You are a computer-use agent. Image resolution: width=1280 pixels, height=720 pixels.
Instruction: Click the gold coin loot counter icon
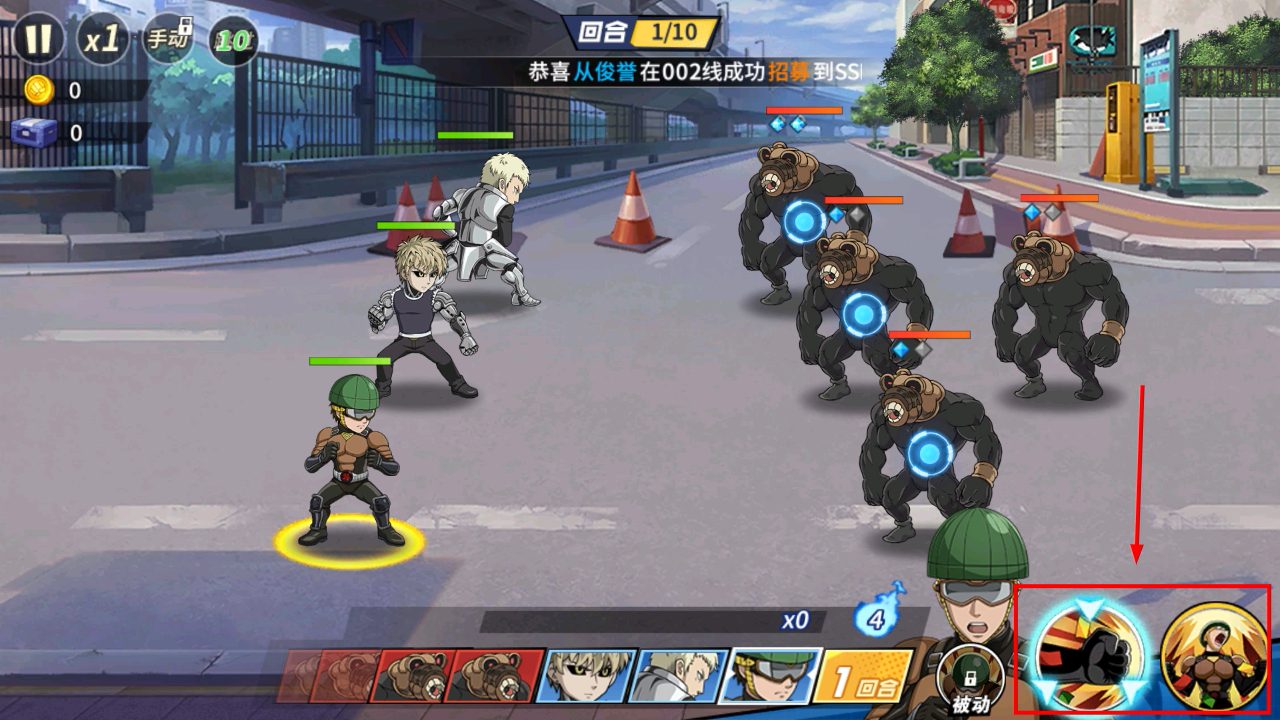point(38,90)
